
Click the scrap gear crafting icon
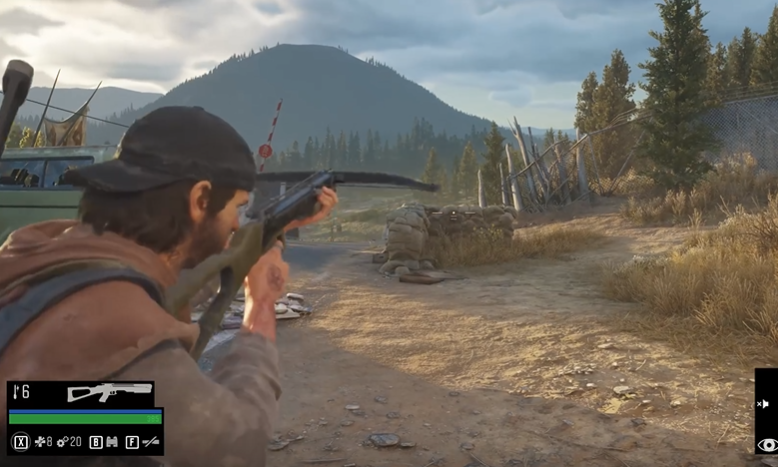pyautogui.click(x=61, y=441)
